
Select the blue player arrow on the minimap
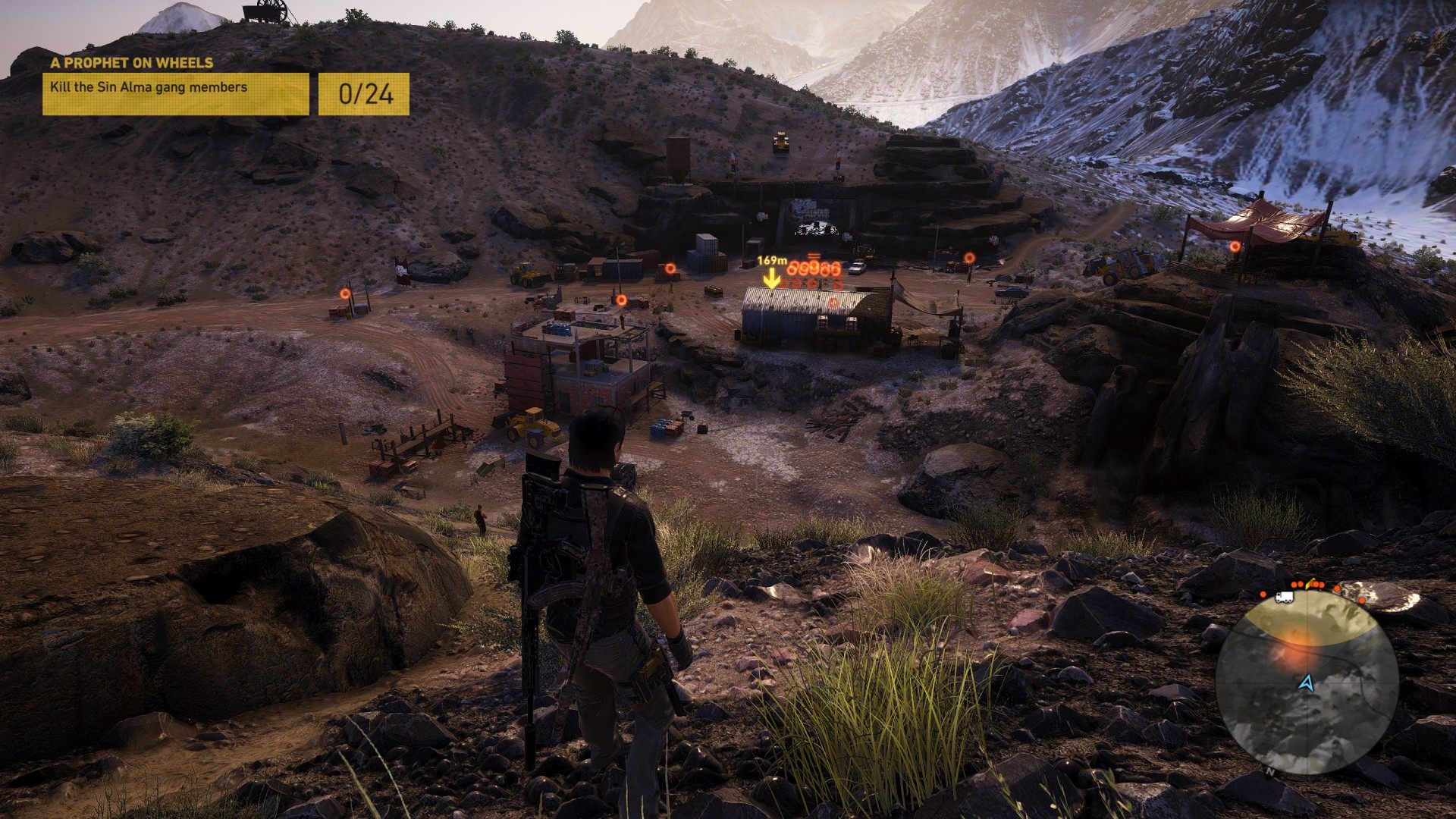pyautogui.click(x=1305, y=683)
